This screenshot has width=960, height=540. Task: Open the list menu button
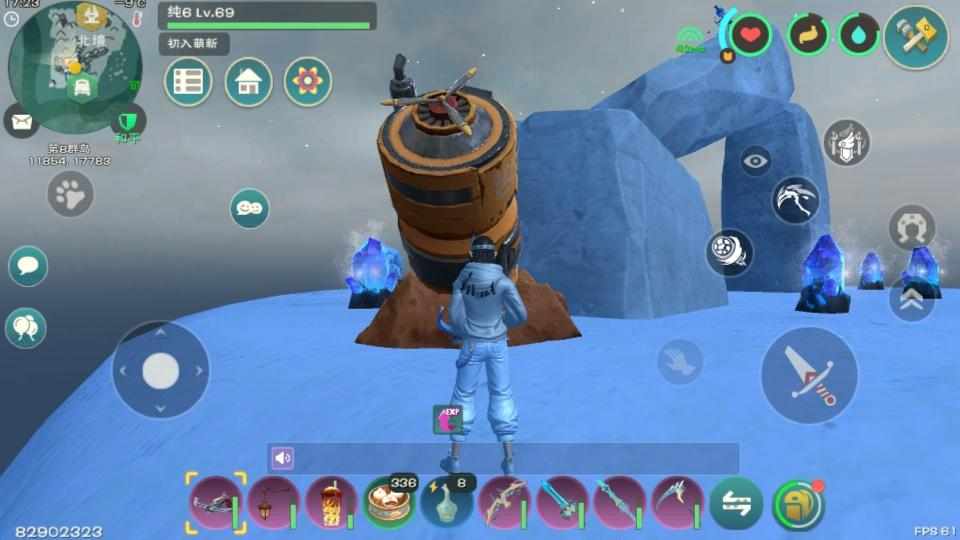pos(188,82)
